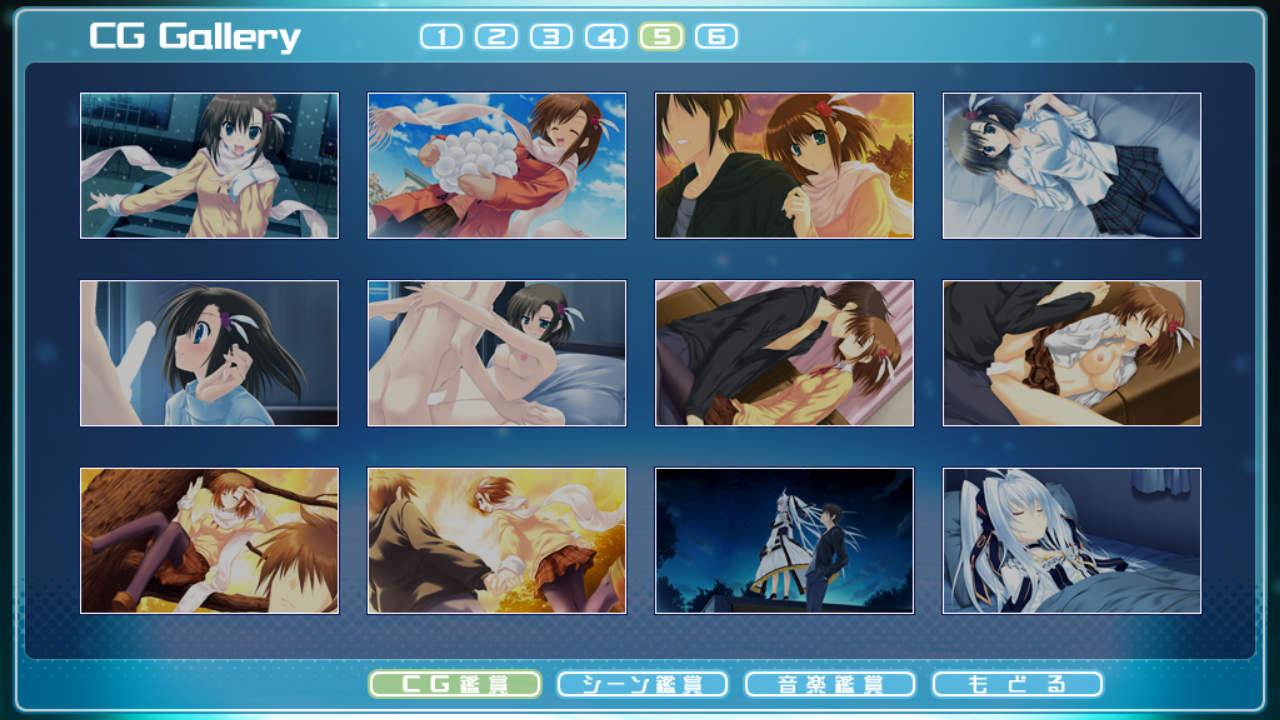Open the autumn leaves hand-holding thumbnail

(x=497, y=541)
